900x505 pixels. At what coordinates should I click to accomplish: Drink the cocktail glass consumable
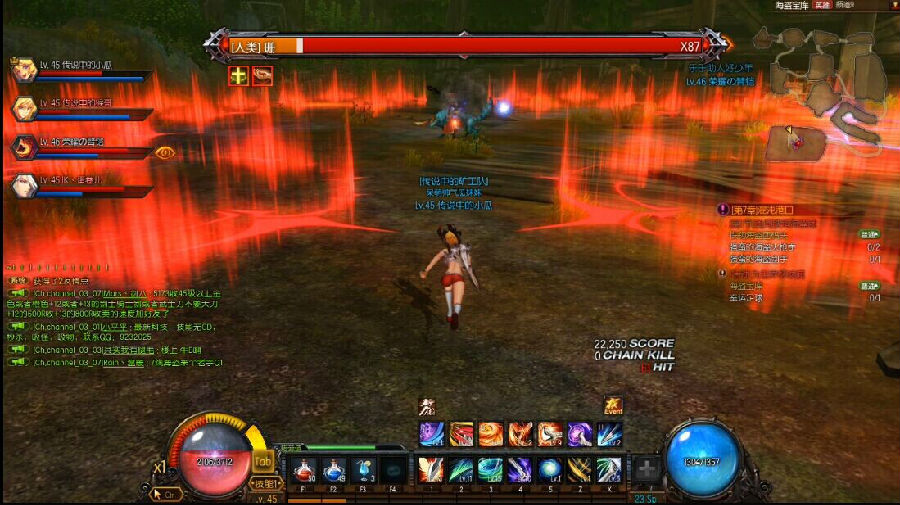tap(364, 469)
